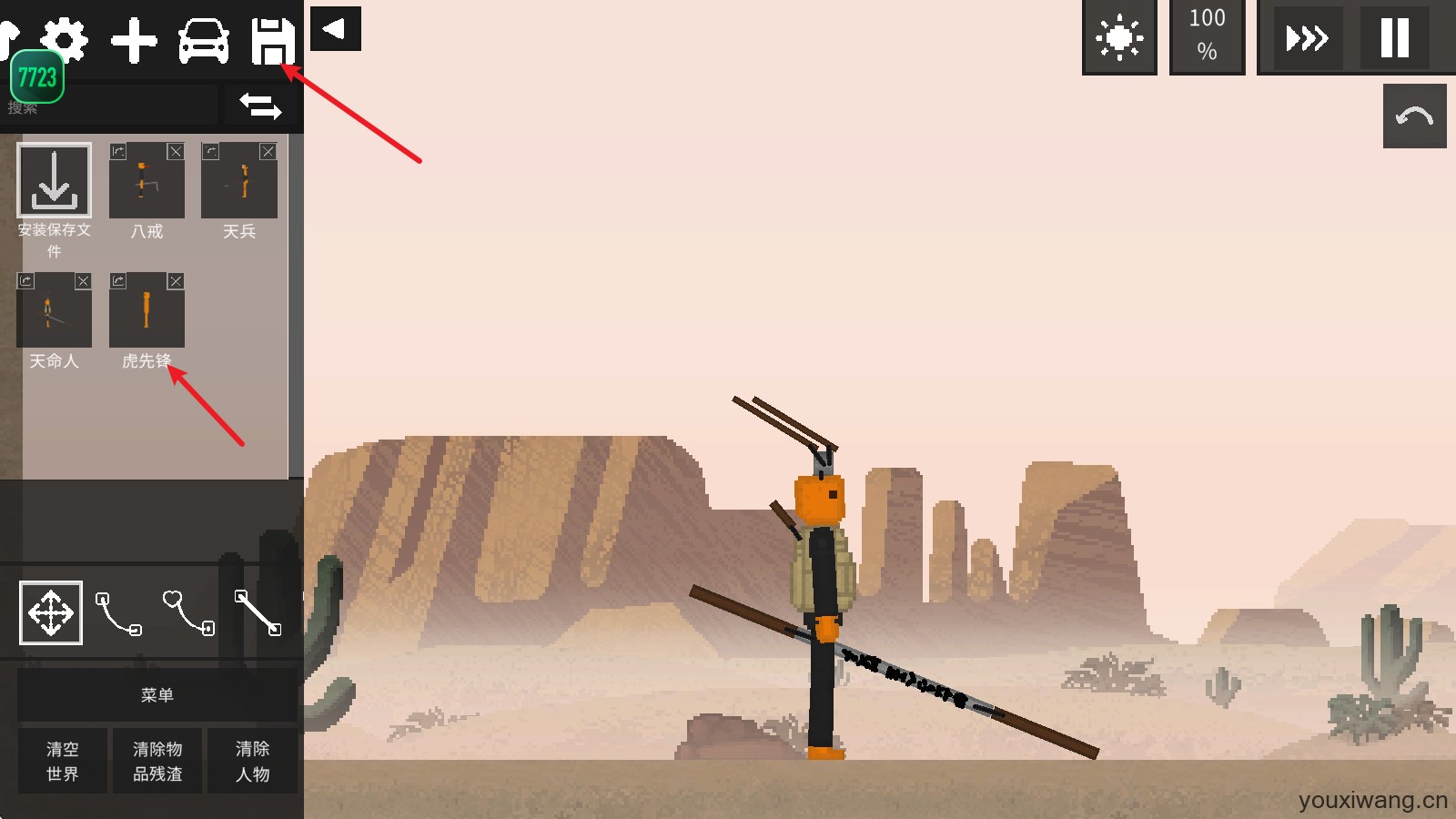This screenshot has height=819, width=1456.
Task: Choose the 天兵 saved contraption
Action: point(238,181)
